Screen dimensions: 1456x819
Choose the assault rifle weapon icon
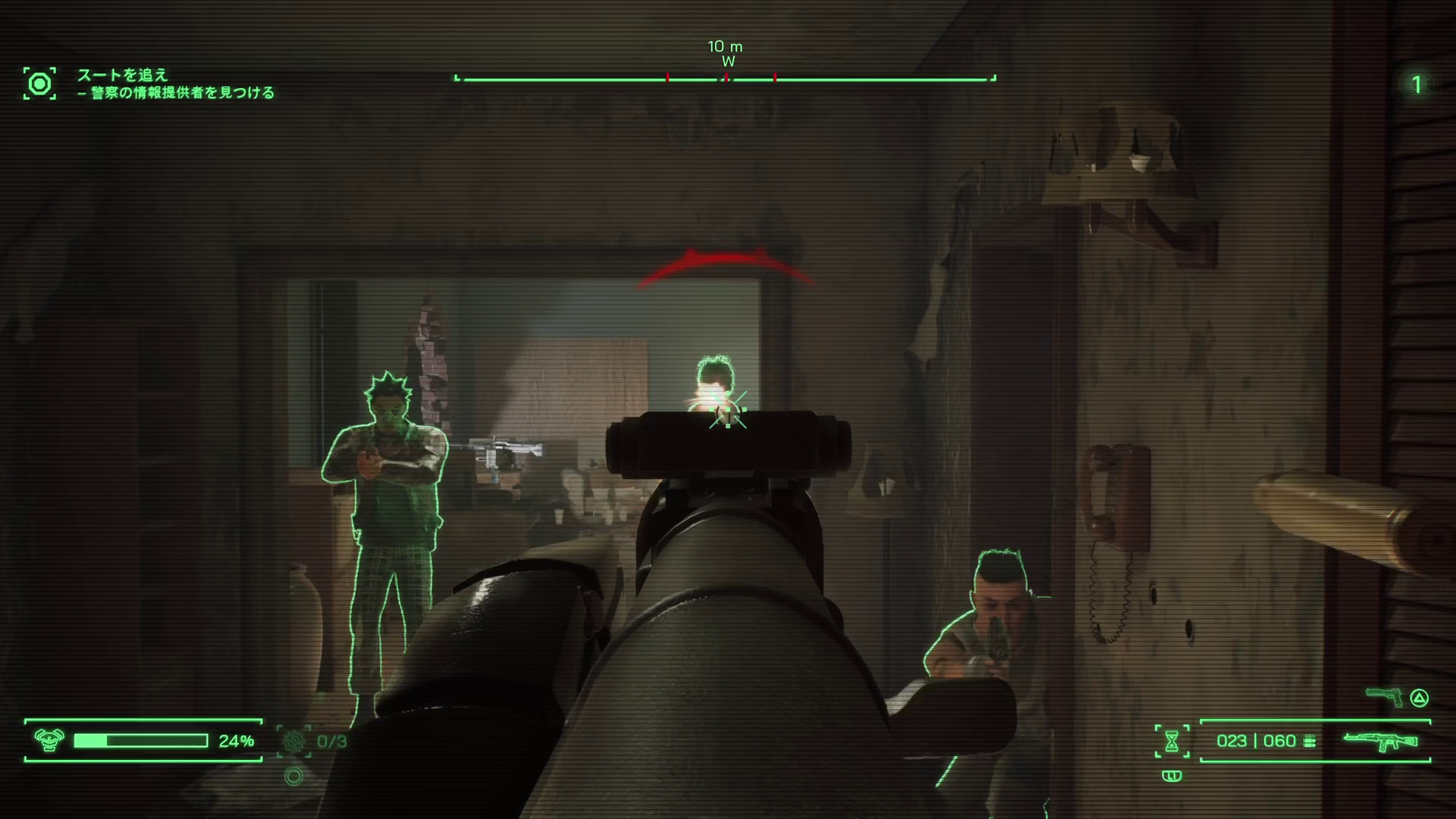1379,741
